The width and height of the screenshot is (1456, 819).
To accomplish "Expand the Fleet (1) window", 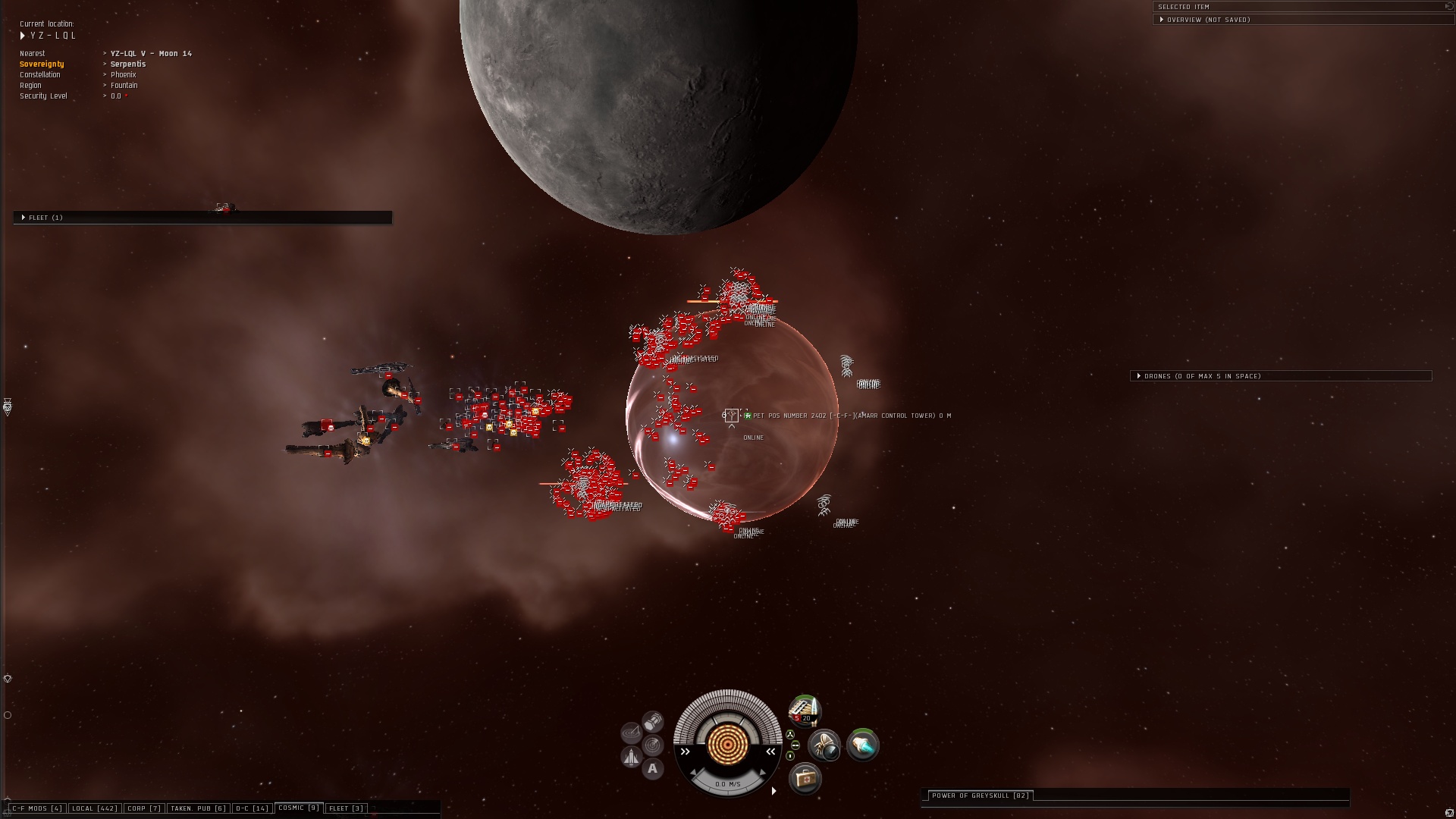I will pos(45,218).
